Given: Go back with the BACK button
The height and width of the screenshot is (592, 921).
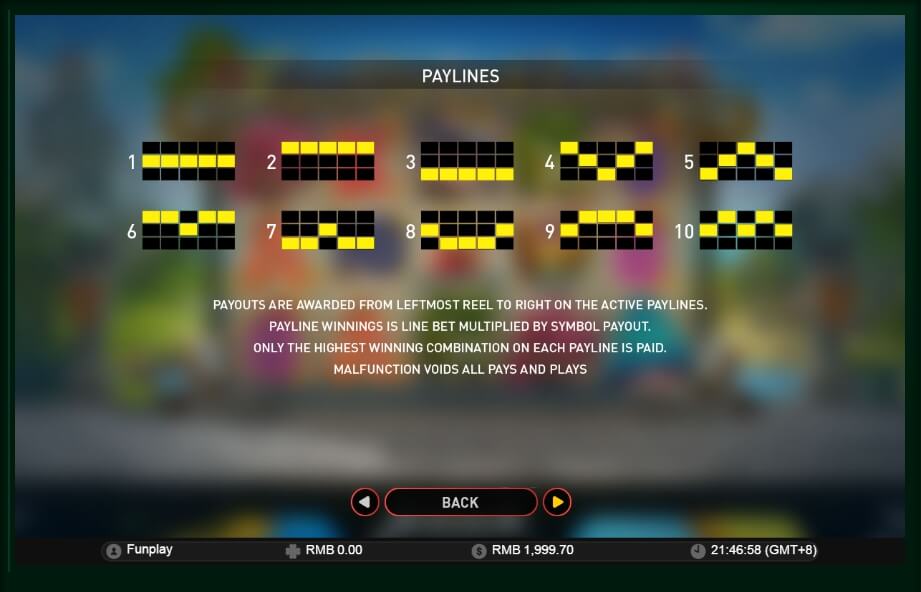Looking at the screenshot, I should [x=460, y=502].
